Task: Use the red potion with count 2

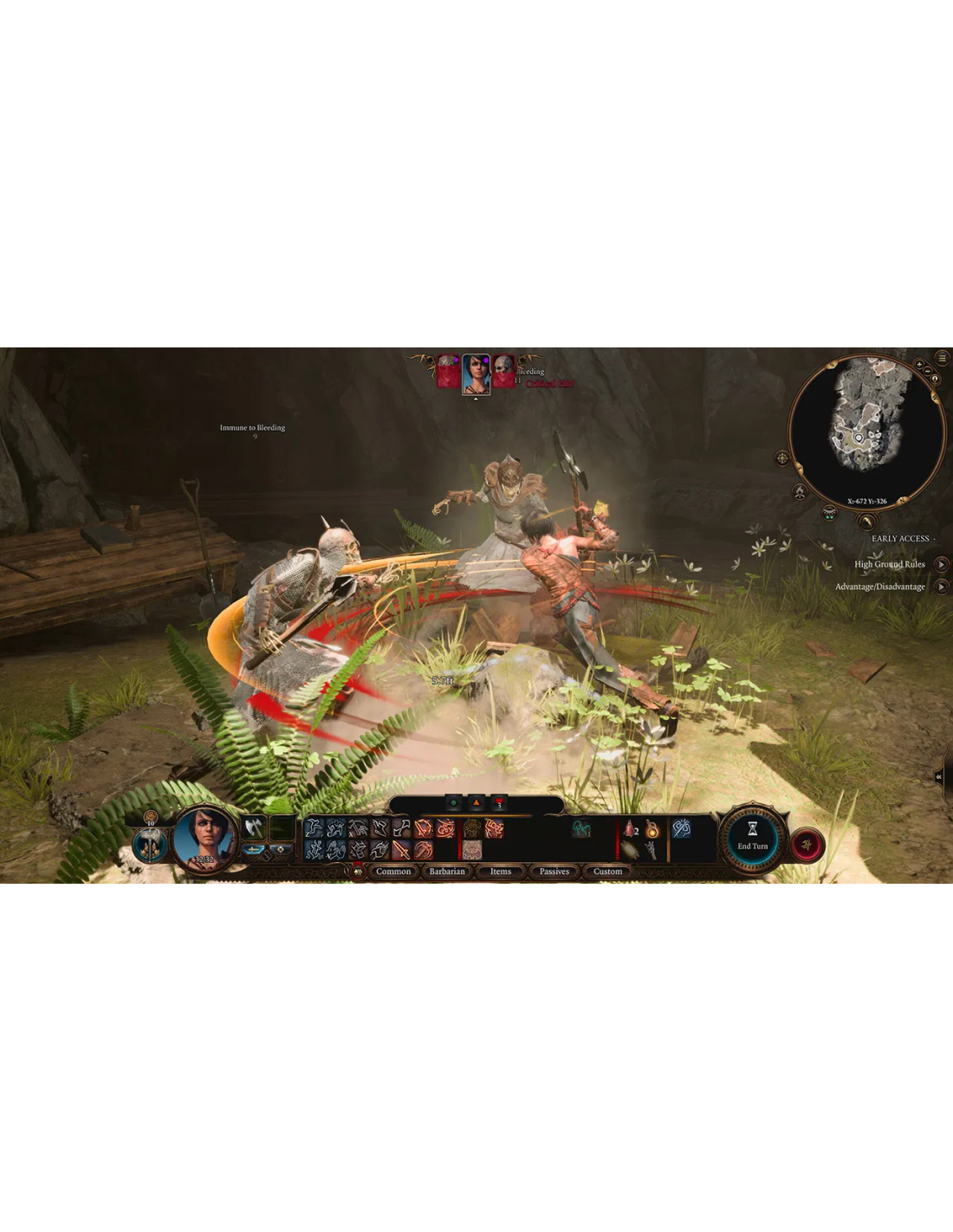Action: pos(630,829)
